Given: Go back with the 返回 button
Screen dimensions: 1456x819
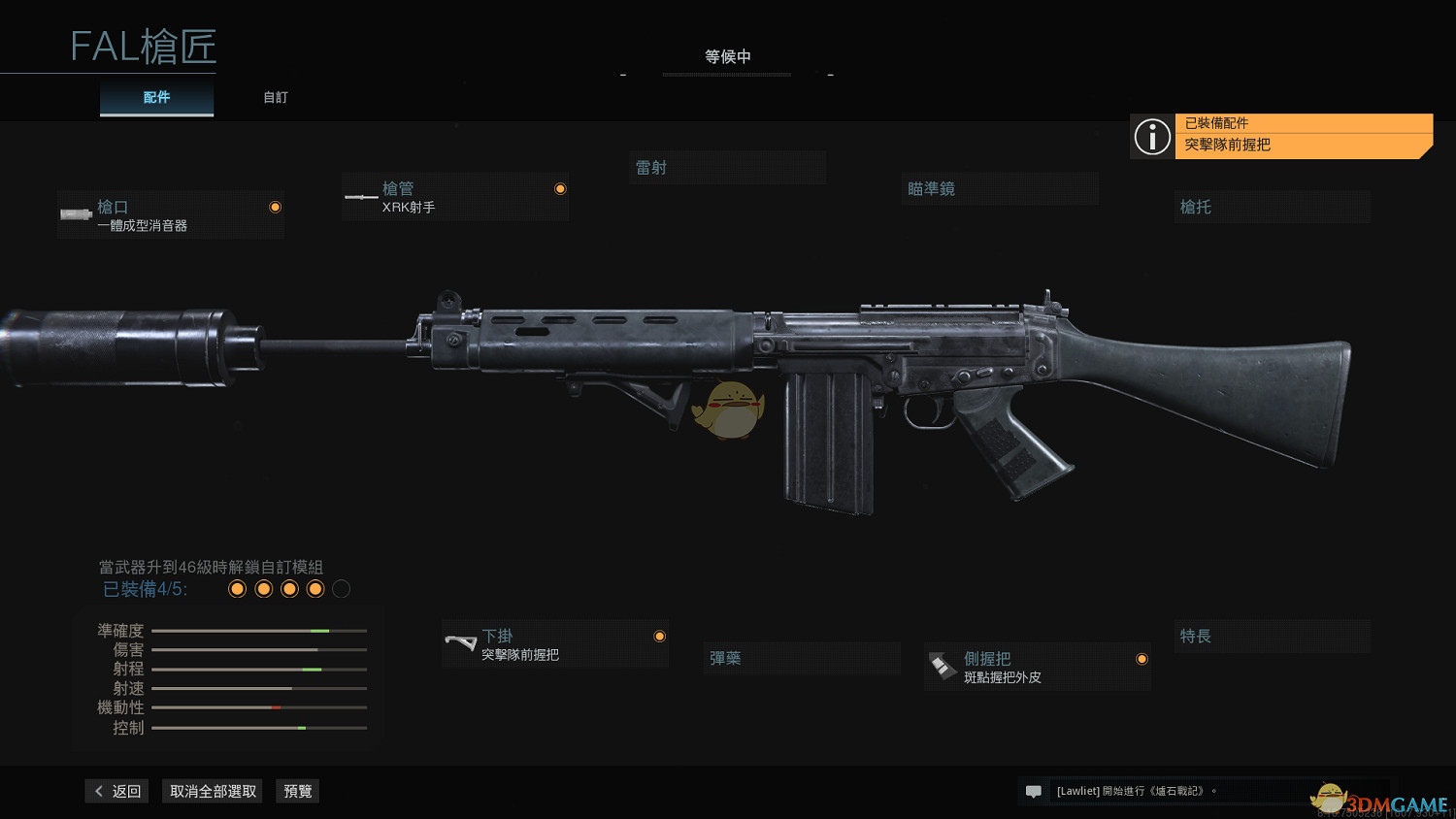Looking at the screenshot, I should pyautogui.click(x=117, y=791).
